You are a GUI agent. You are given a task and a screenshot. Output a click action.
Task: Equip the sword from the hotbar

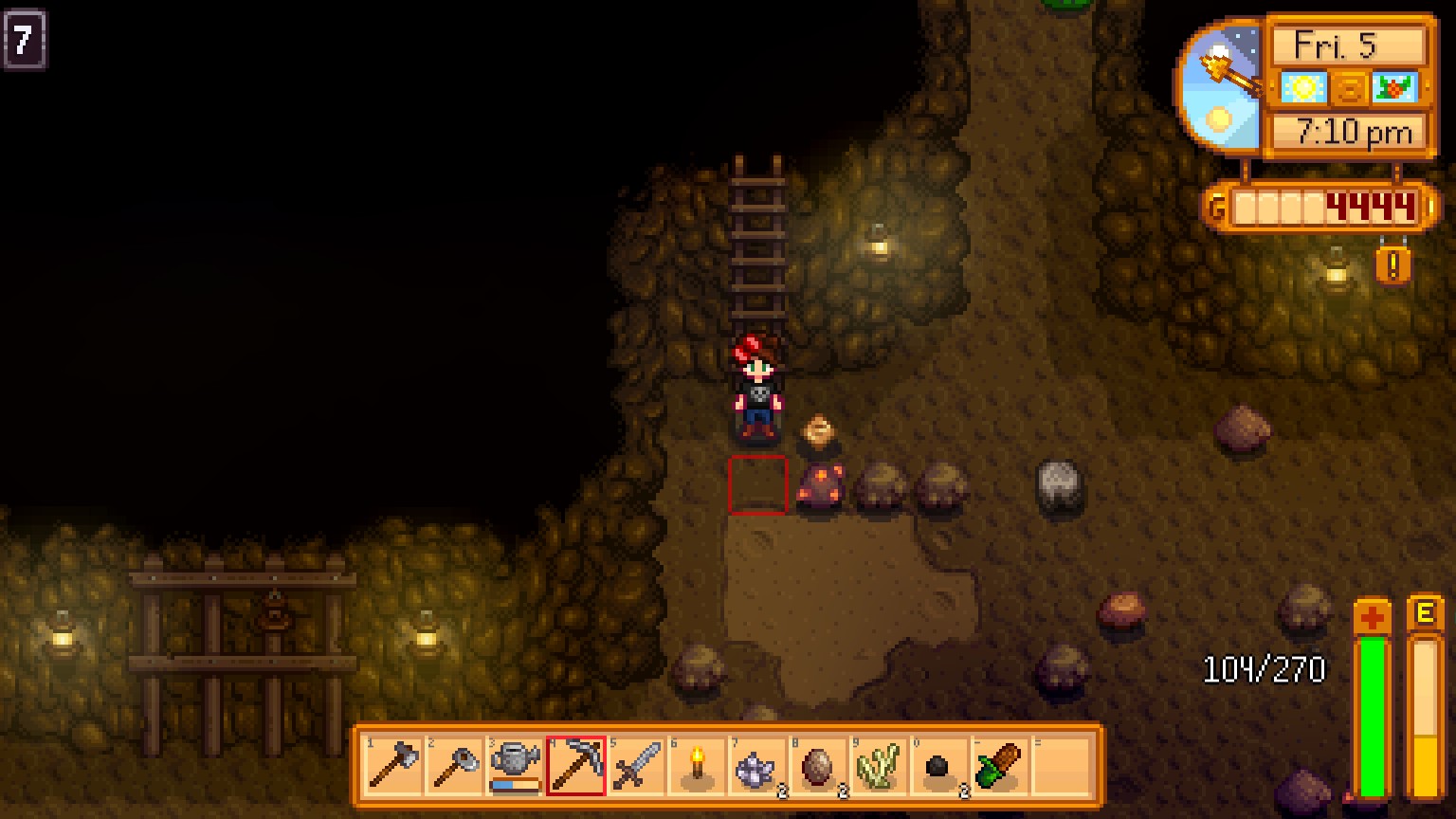click(x=636, y=765)
